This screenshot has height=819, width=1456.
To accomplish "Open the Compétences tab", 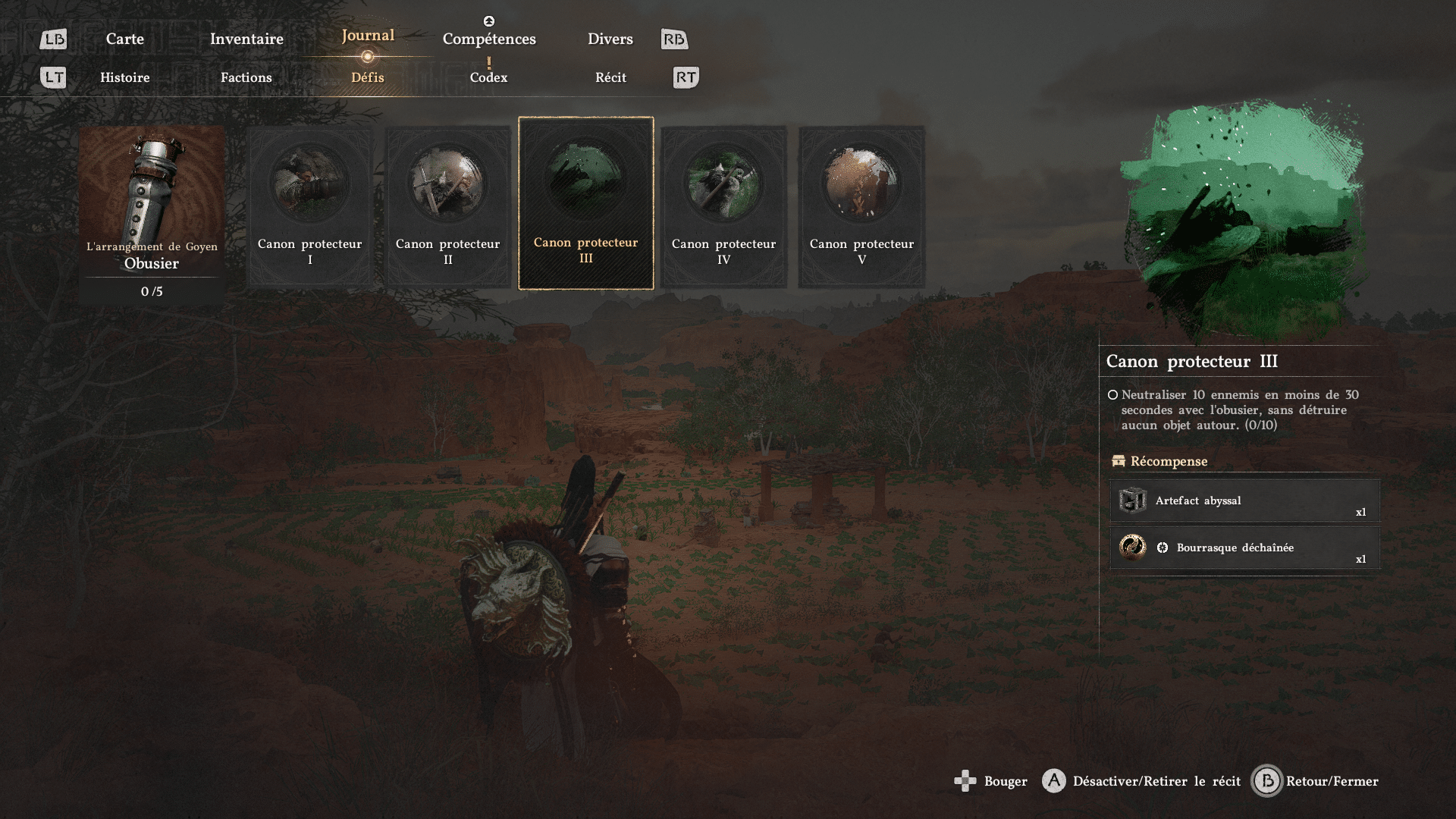I will 489,39.
